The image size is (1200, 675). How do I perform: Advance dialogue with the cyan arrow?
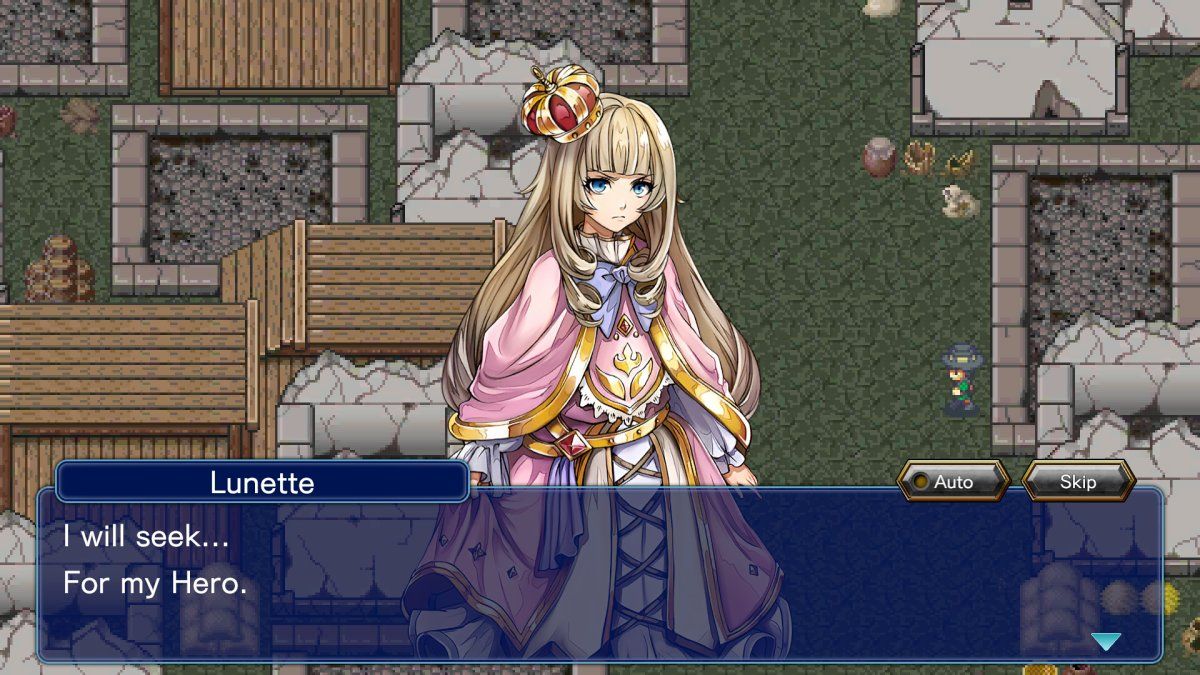point(1105,641)
